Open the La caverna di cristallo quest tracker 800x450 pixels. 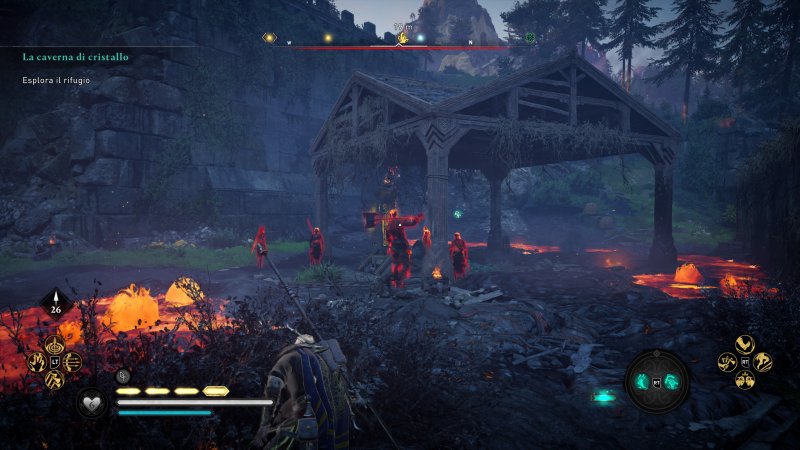tap(75, 57)
